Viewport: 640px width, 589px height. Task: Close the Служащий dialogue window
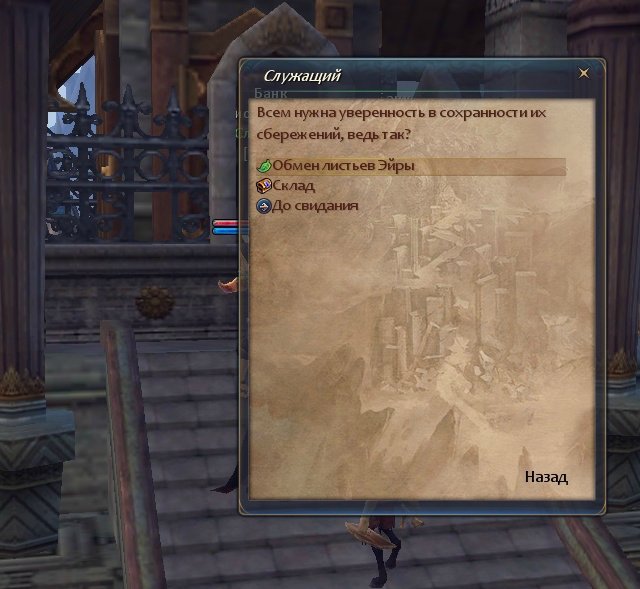[584, 73]
